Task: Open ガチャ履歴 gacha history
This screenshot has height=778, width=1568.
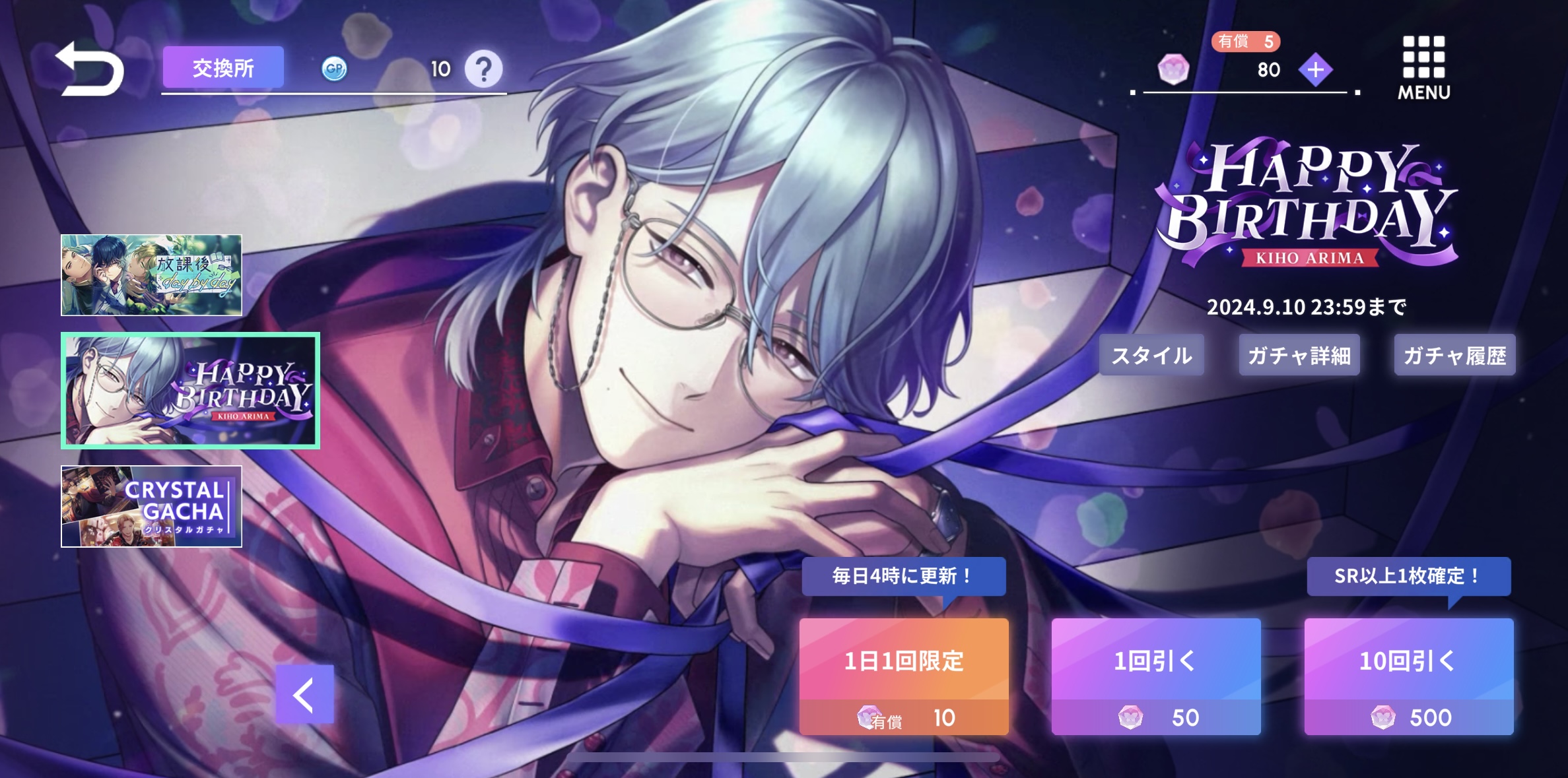Action: pos(1454,356)
